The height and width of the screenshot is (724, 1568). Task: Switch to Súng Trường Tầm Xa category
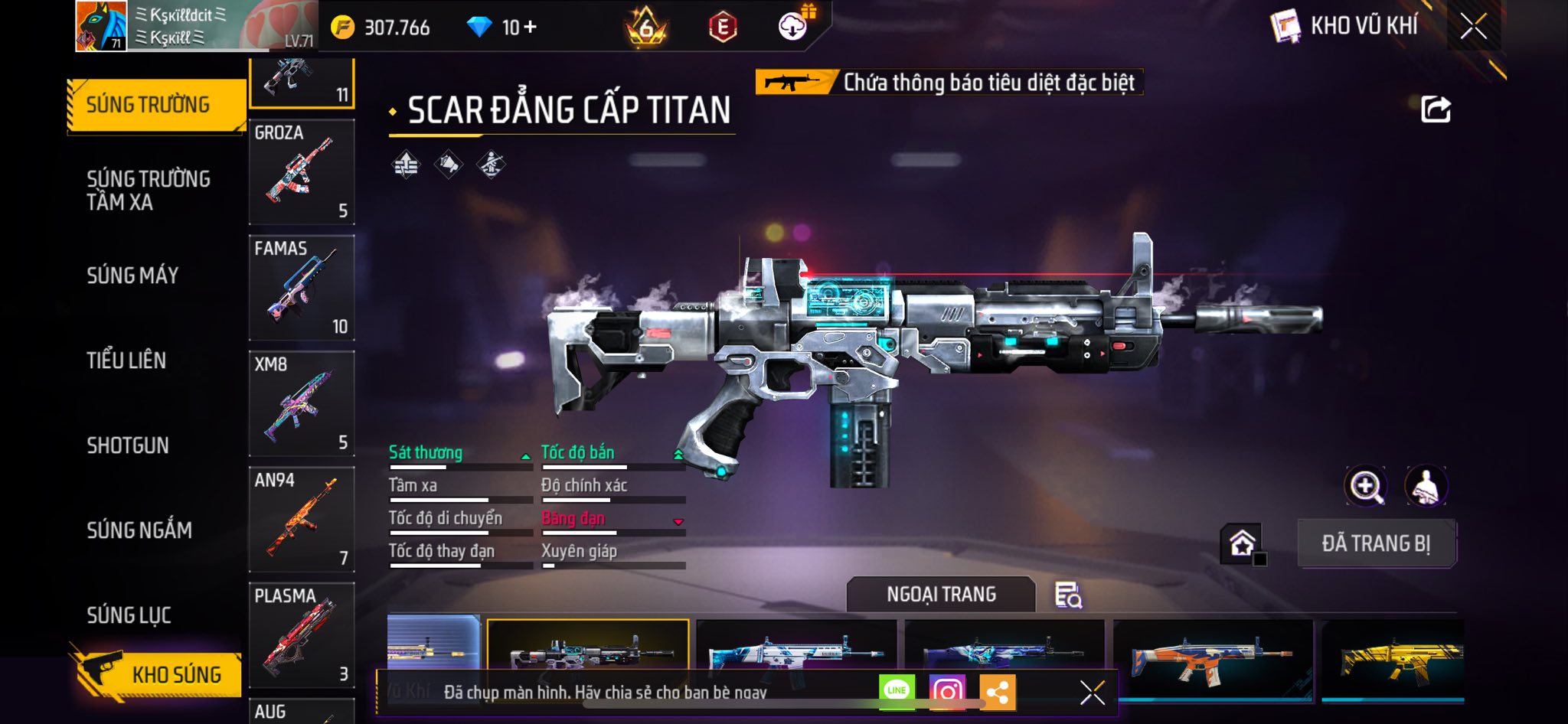tap(148, 191)
